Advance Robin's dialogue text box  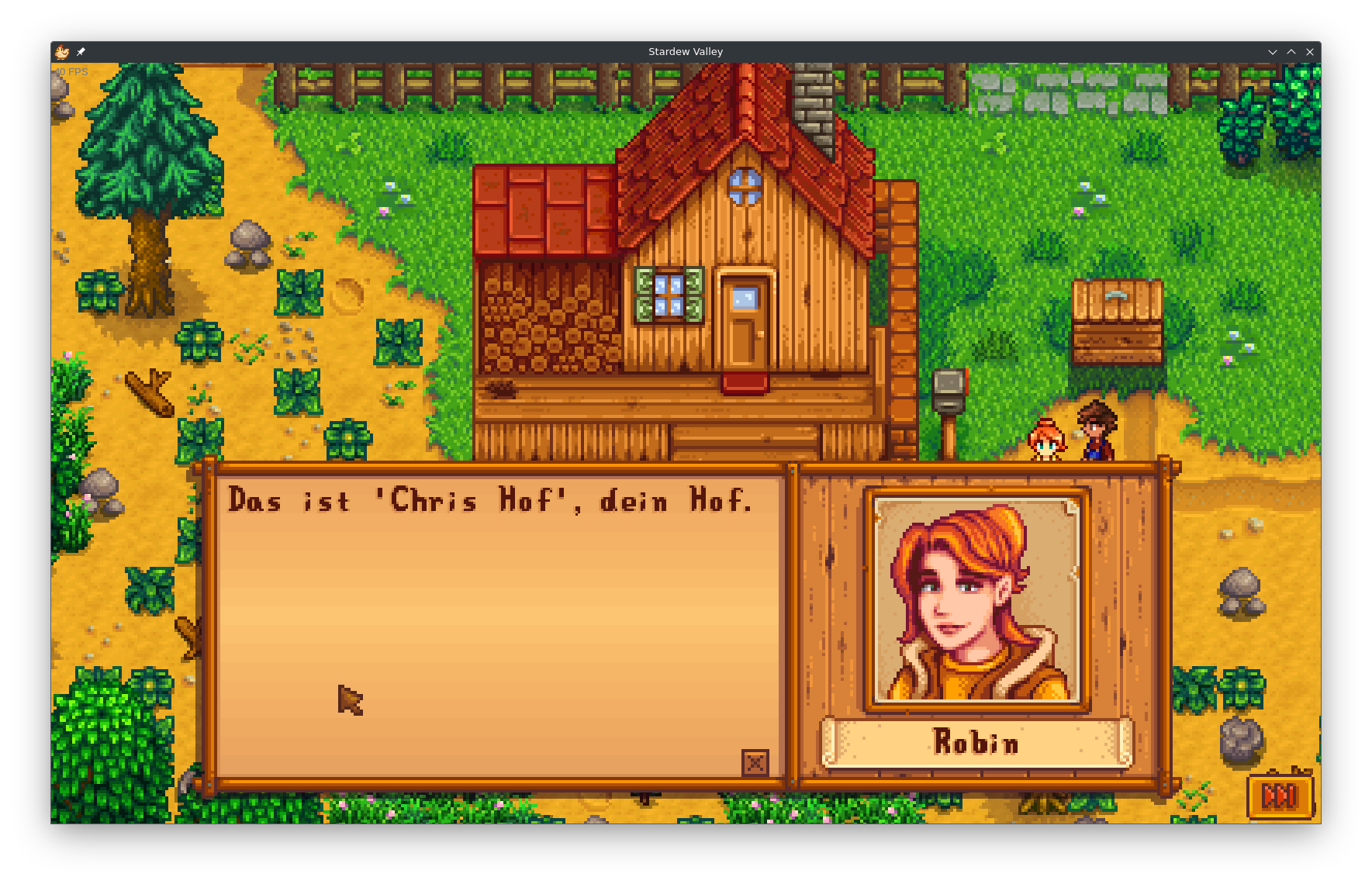pos(496,620)
